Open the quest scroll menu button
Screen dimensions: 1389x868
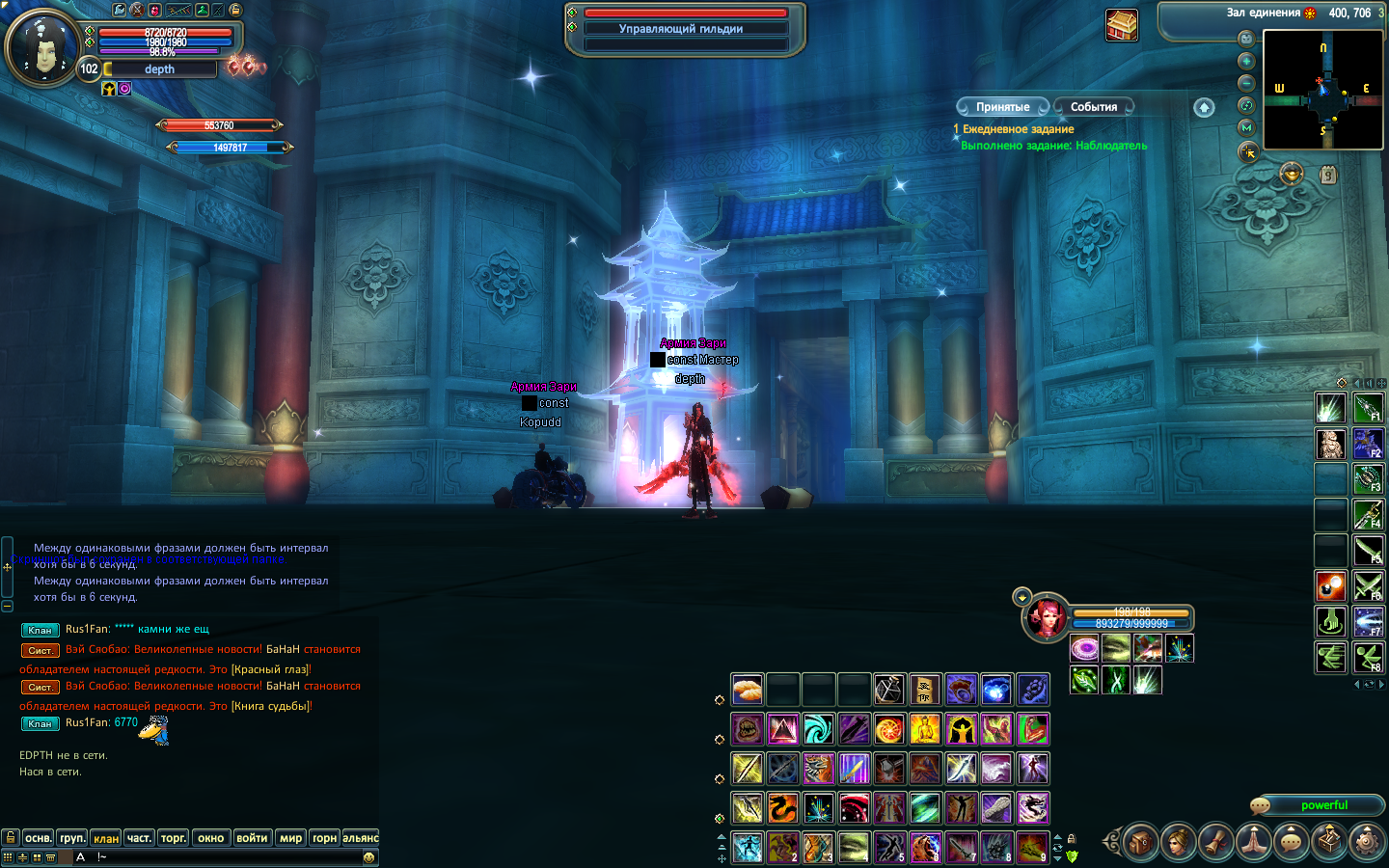click(1215, 842)
